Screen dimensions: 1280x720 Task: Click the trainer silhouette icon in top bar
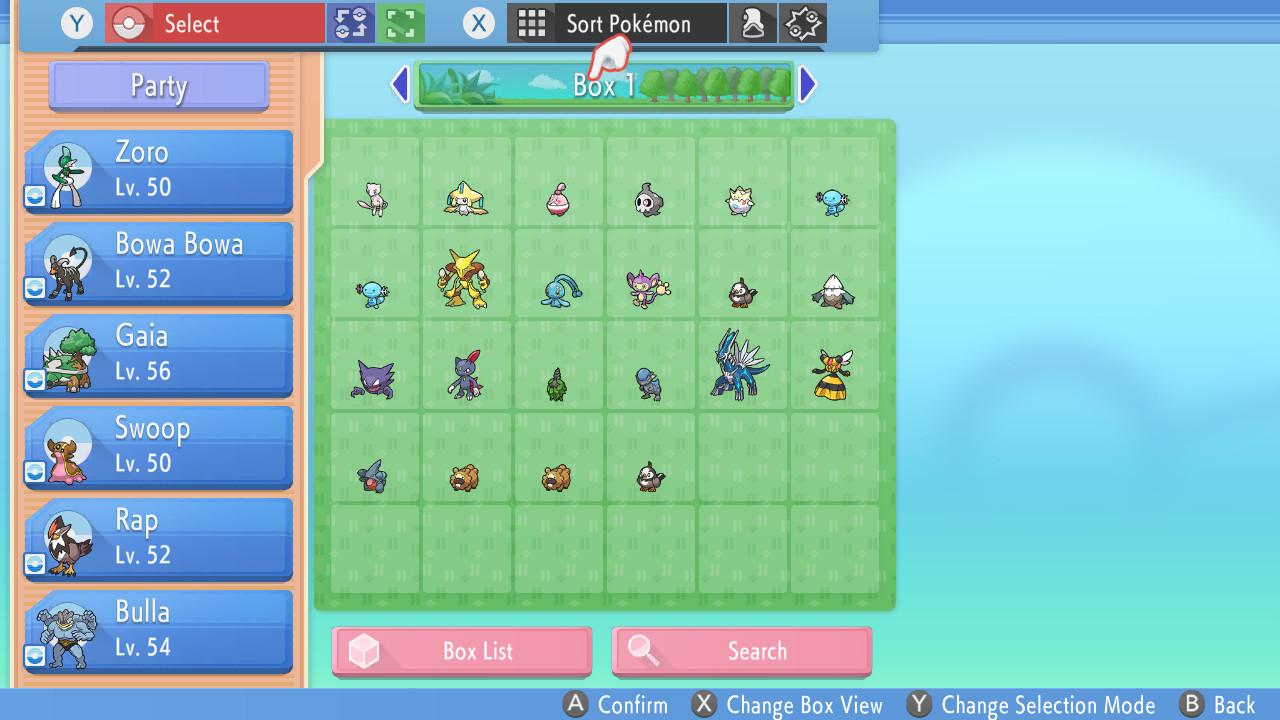[x=753, y=22]
